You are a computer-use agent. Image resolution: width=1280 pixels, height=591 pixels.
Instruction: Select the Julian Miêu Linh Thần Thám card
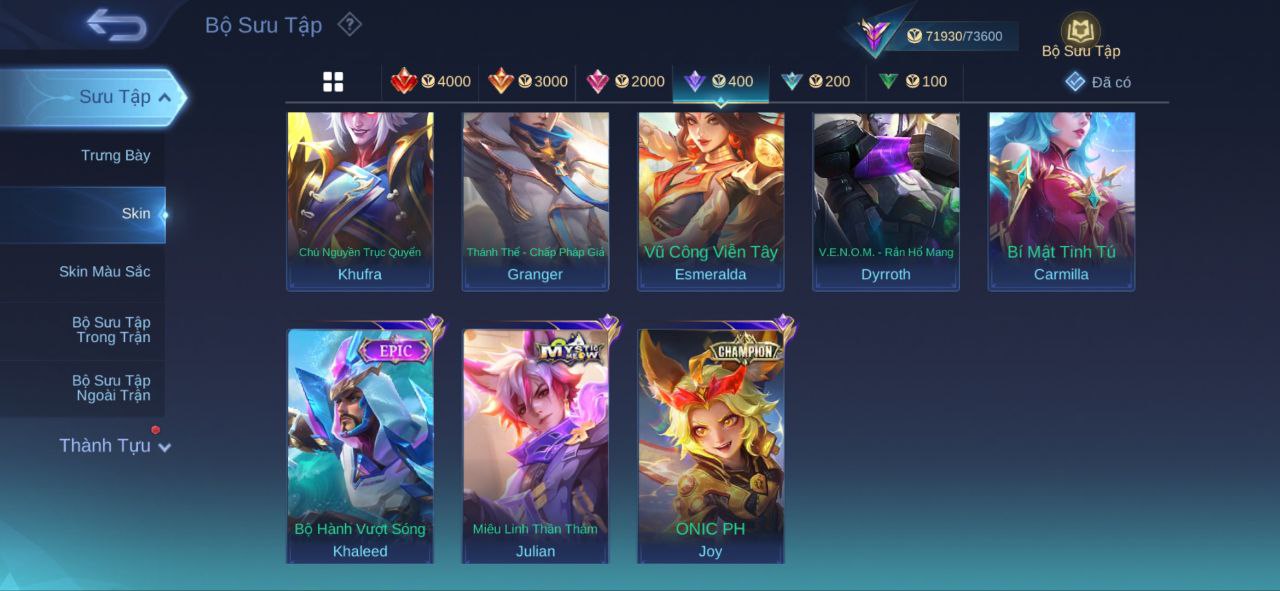click(535, 445)
